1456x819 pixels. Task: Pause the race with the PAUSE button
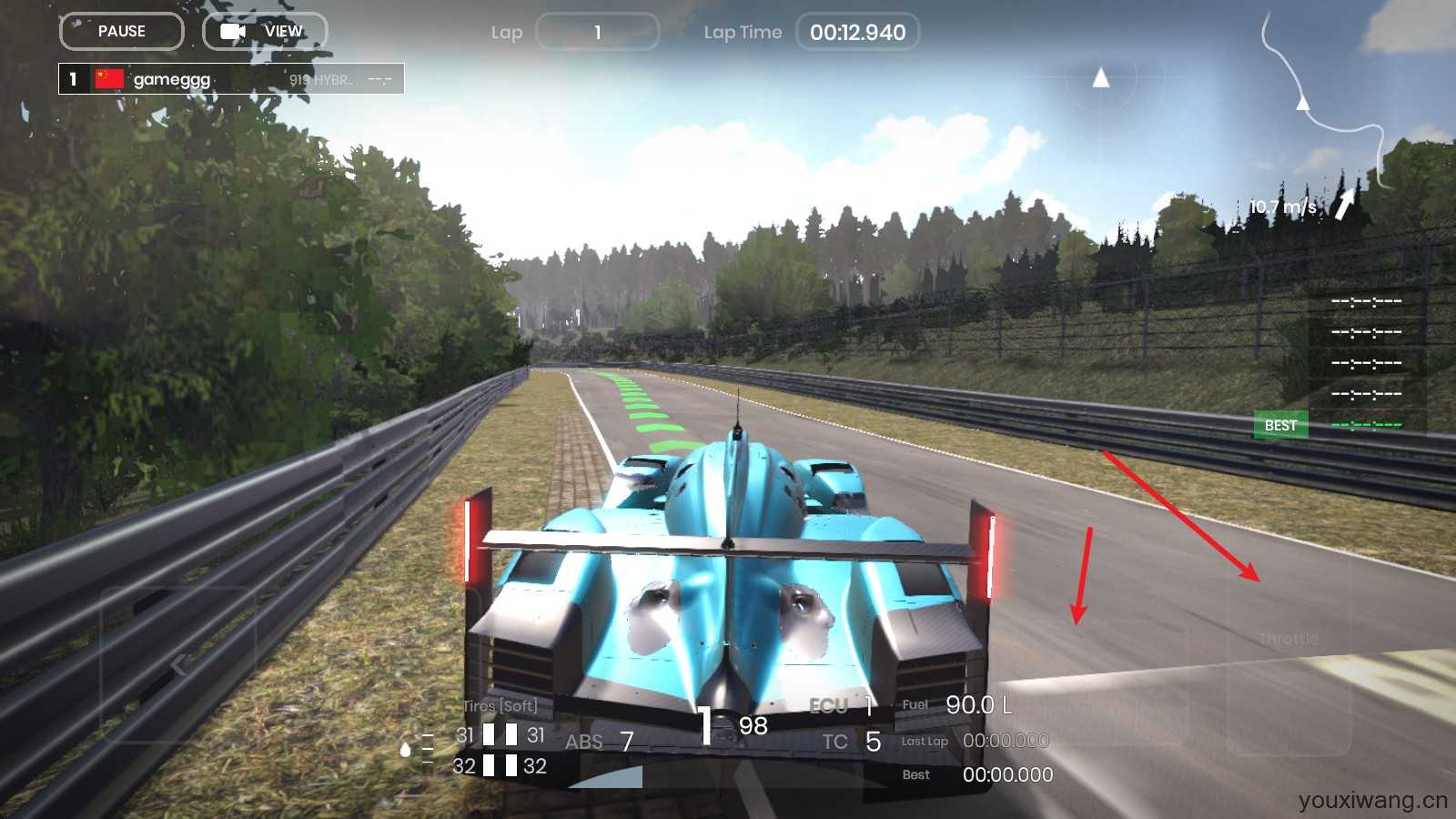coord(122,32)
